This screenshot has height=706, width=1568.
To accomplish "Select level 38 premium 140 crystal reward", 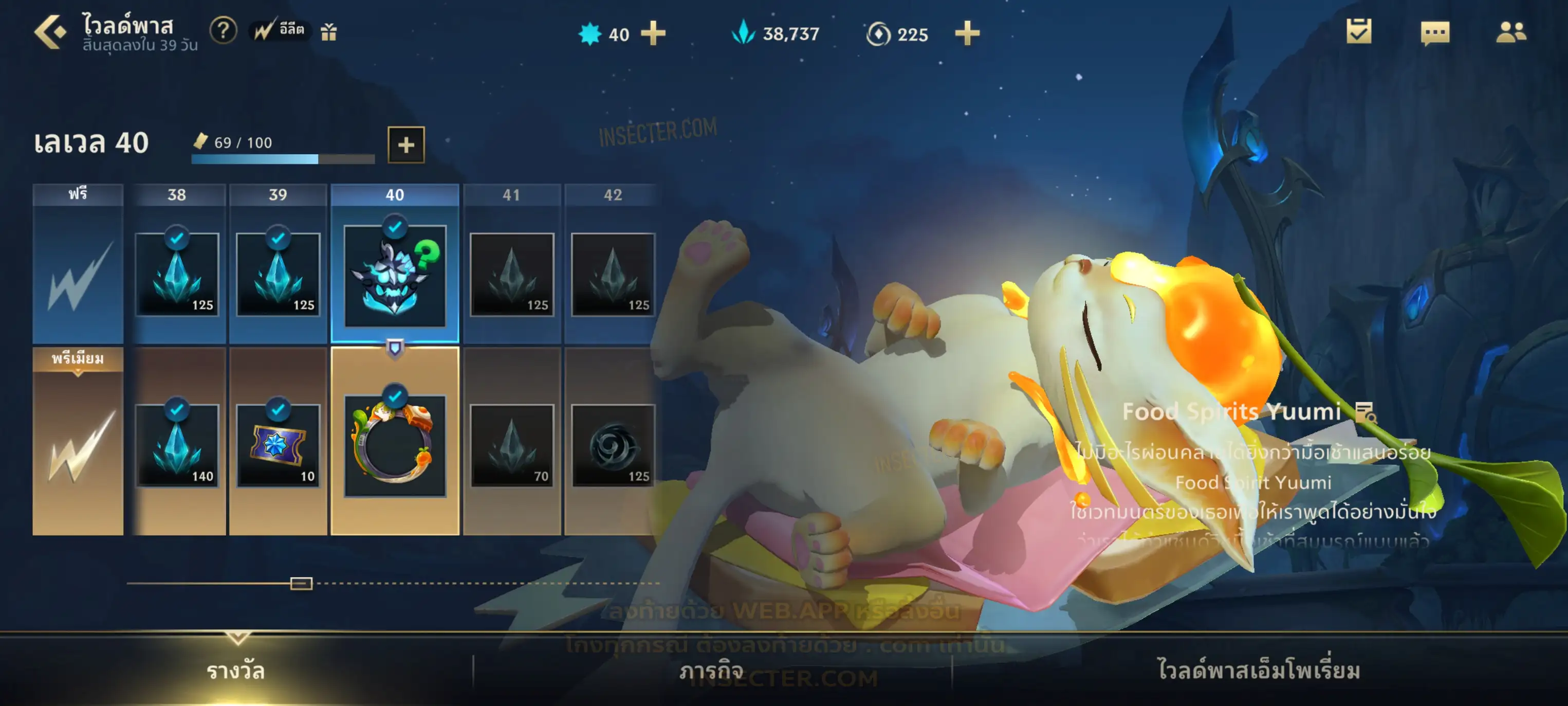I will point(177,445).
